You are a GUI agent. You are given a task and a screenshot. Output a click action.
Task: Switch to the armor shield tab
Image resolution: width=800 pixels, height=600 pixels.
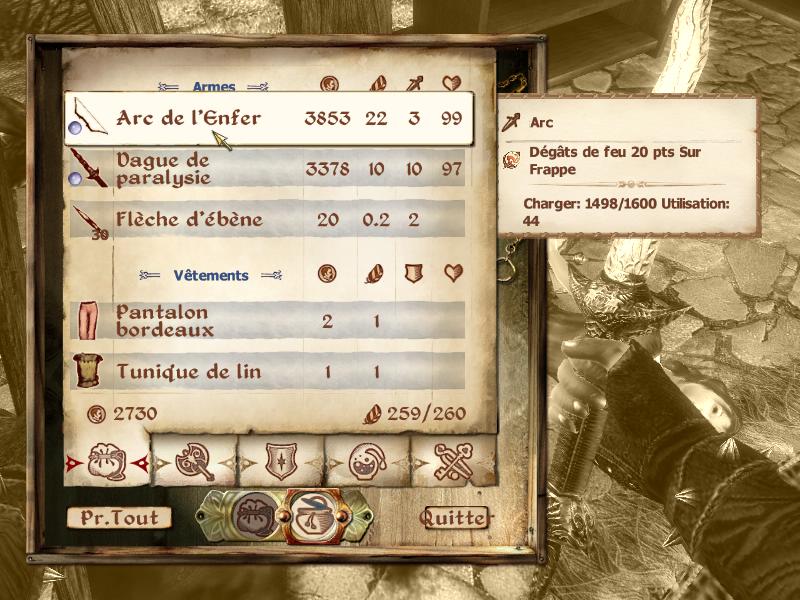(279, 462)
